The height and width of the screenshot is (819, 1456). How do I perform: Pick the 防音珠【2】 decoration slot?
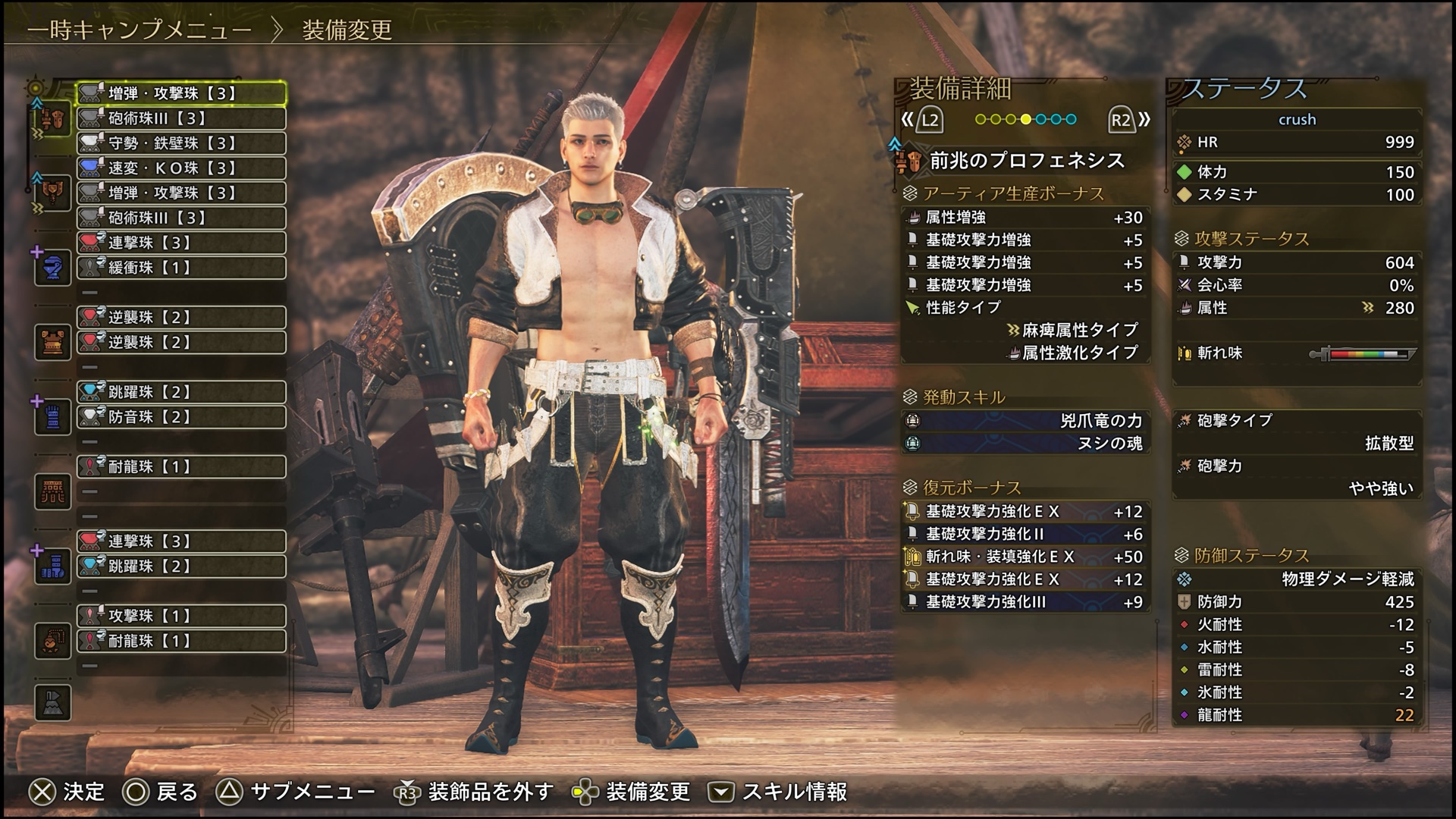(x=181, y=417)
